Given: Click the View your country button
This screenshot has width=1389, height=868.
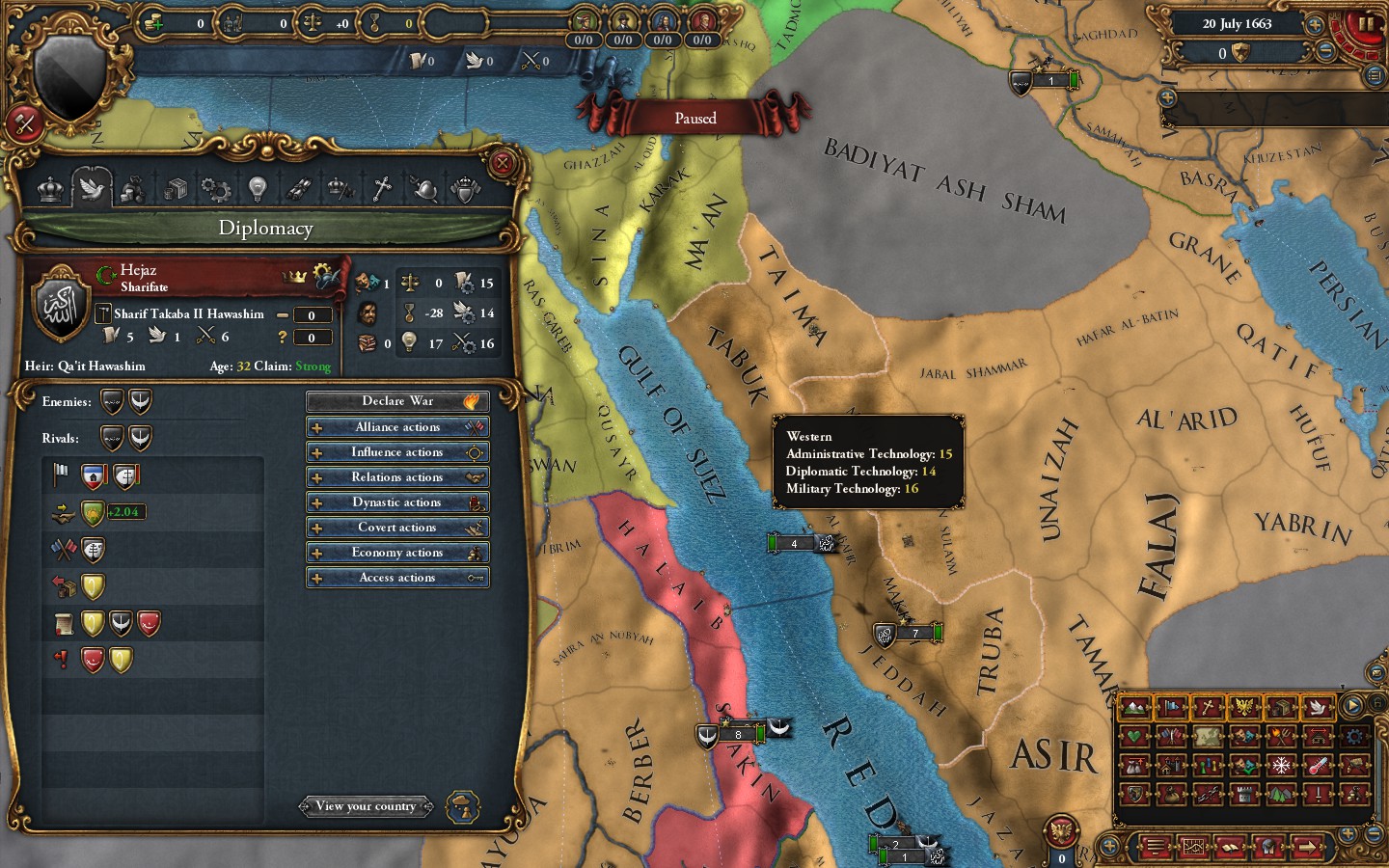Looking at the screenshot, I should (x=367, y=806).
